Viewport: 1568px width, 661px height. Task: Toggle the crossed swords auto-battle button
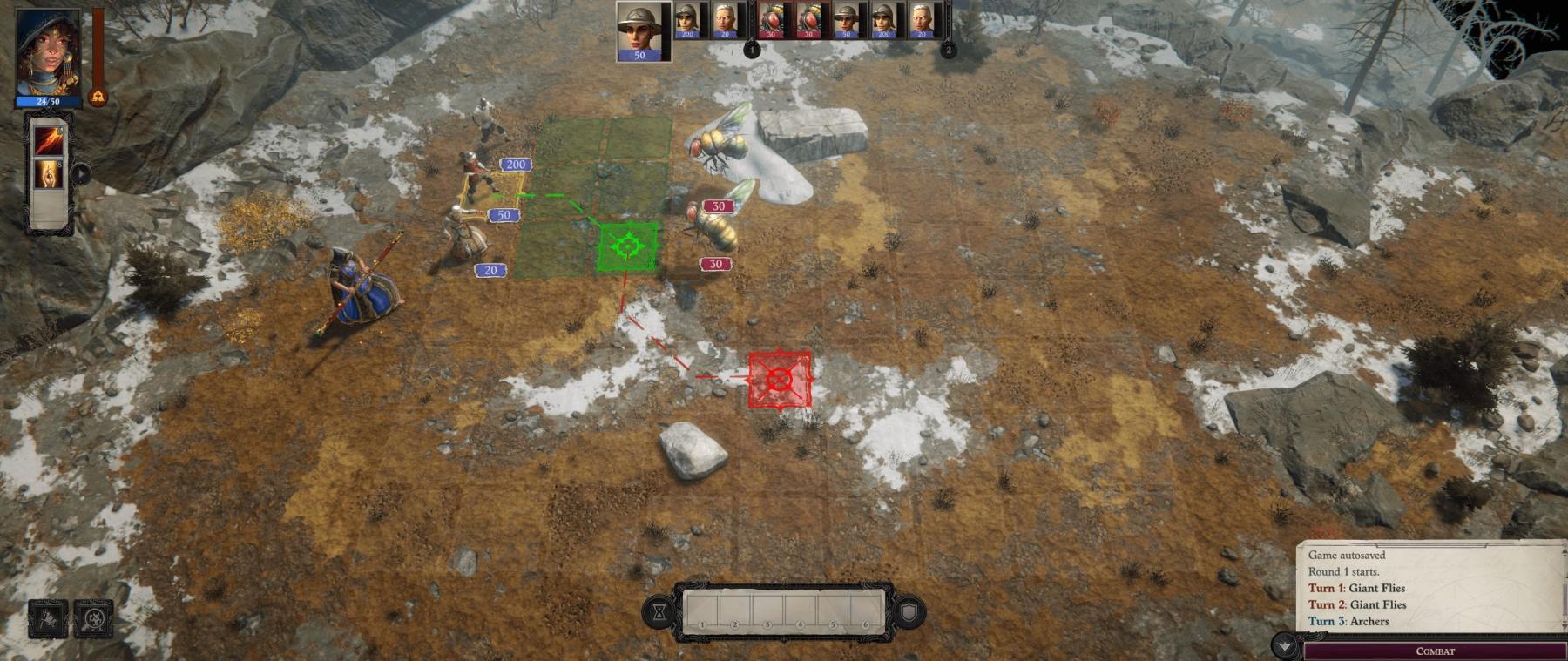point(93,619)
